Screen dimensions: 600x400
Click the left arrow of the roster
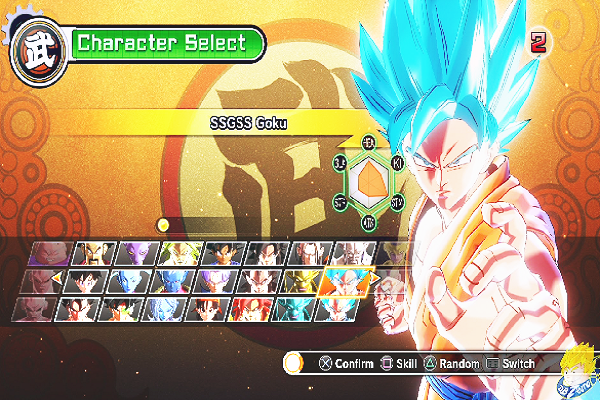click(x=55, y=279)
